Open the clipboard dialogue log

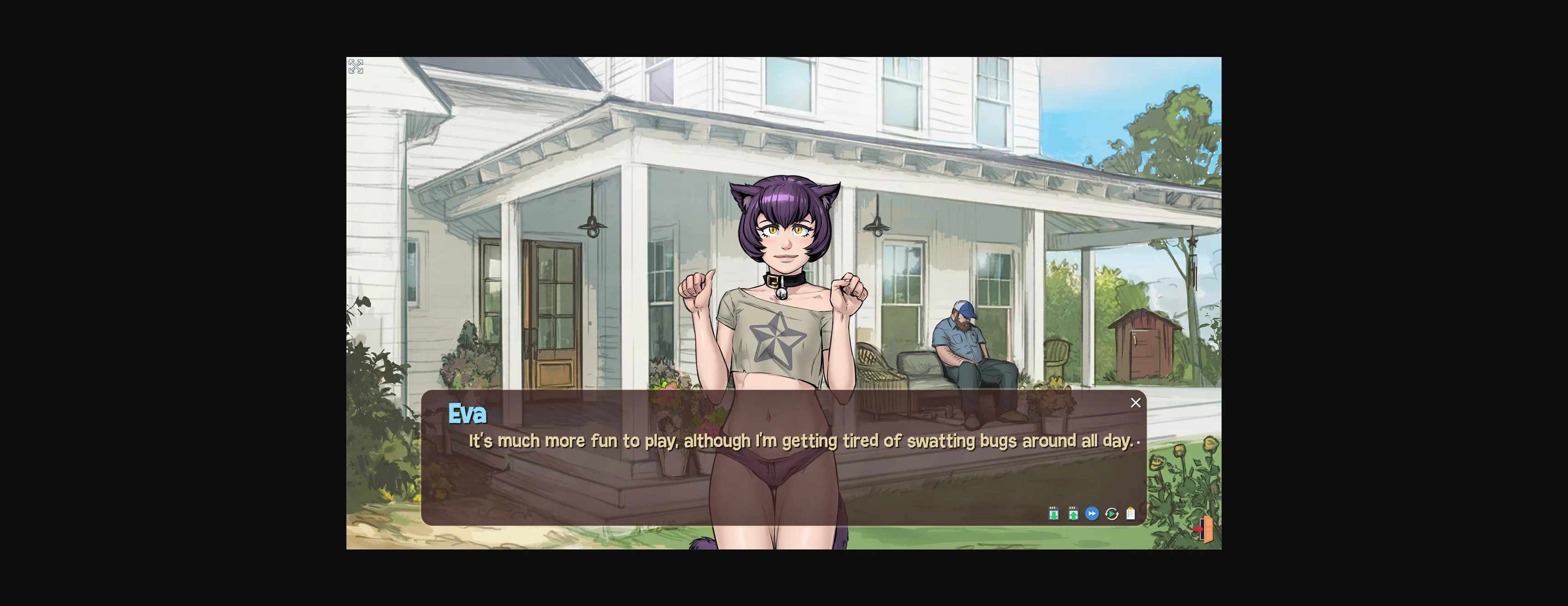click(x=1130, y=514)
